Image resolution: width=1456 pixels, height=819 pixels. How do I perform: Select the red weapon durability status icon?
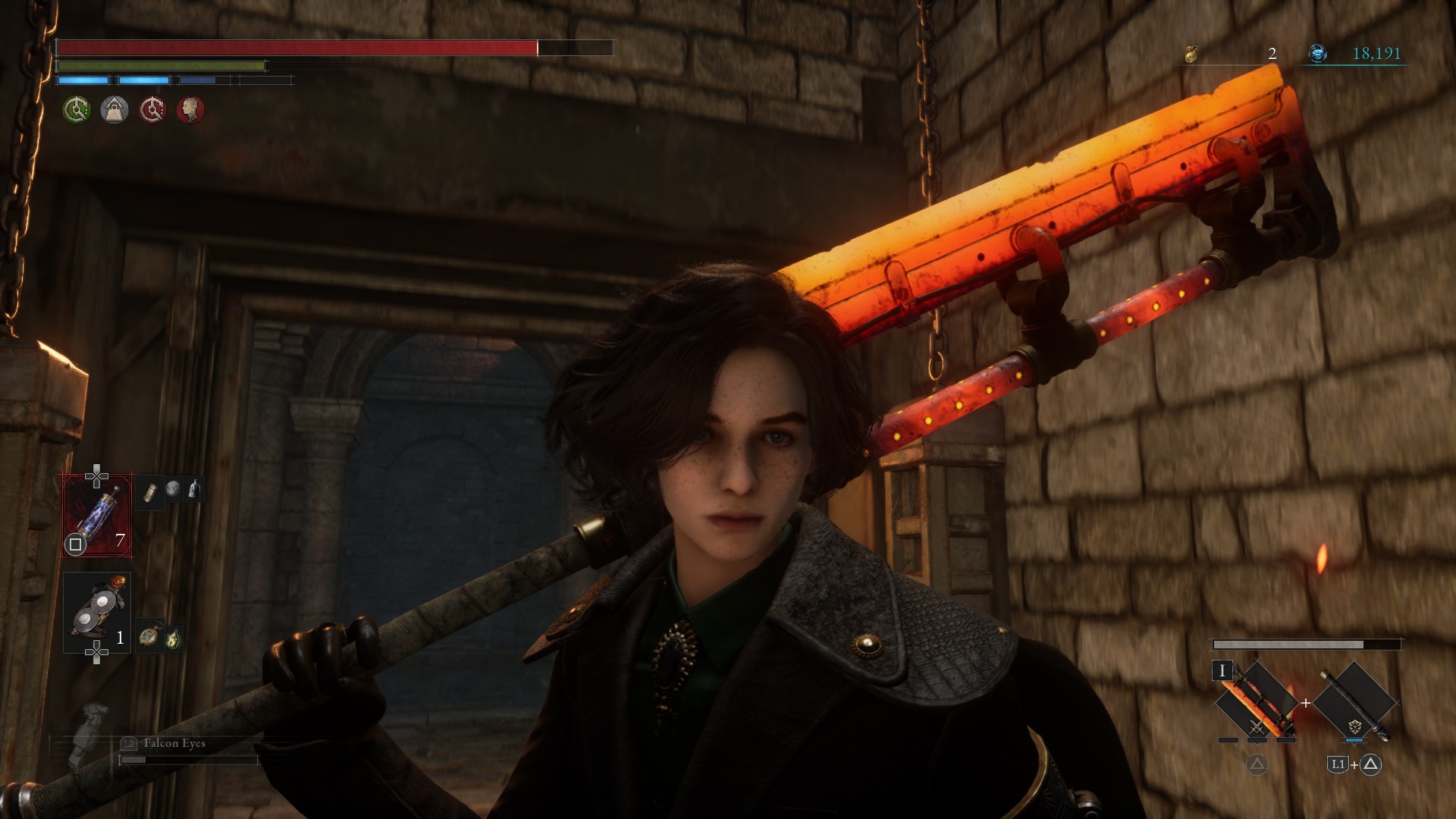152,110
